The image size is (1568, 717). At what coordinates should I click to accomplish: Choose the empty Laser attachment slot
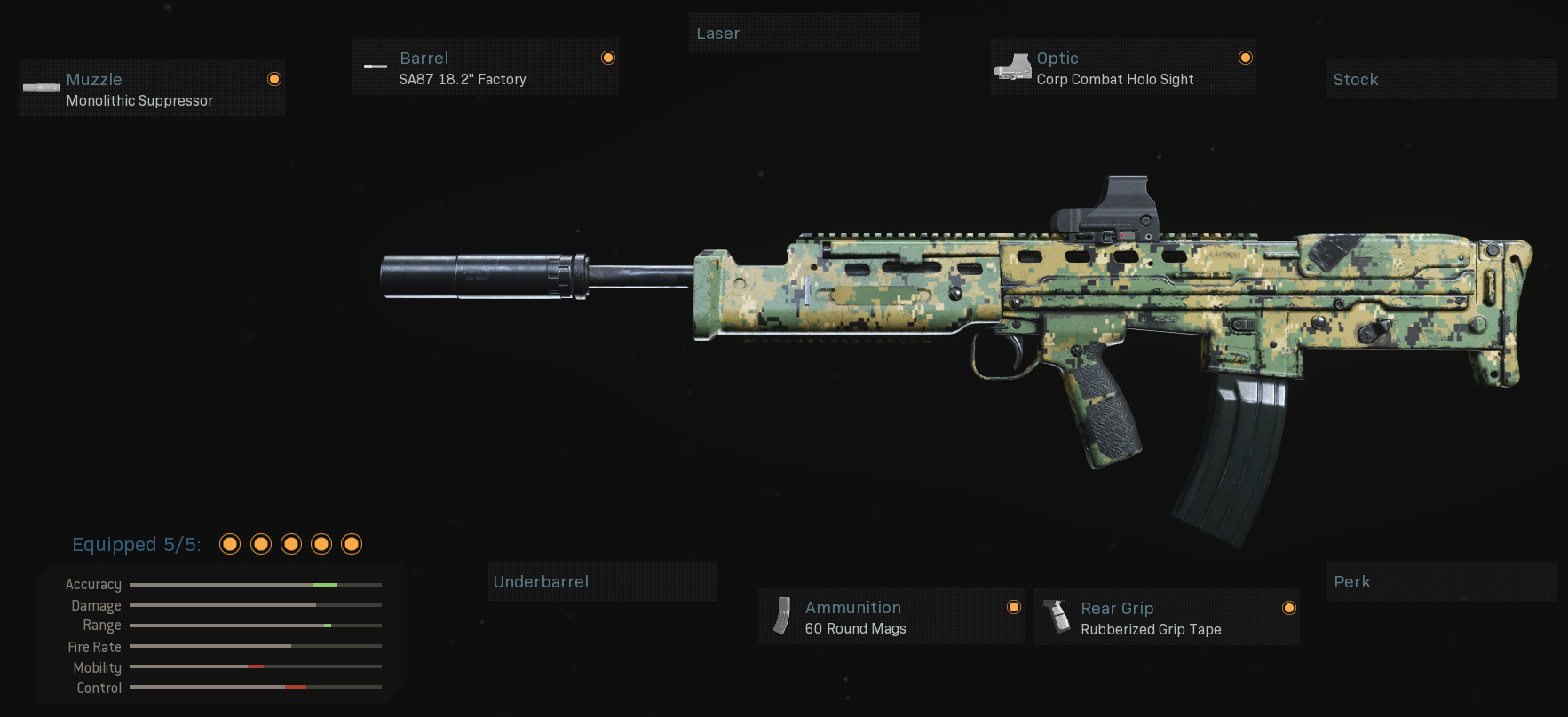804,34
